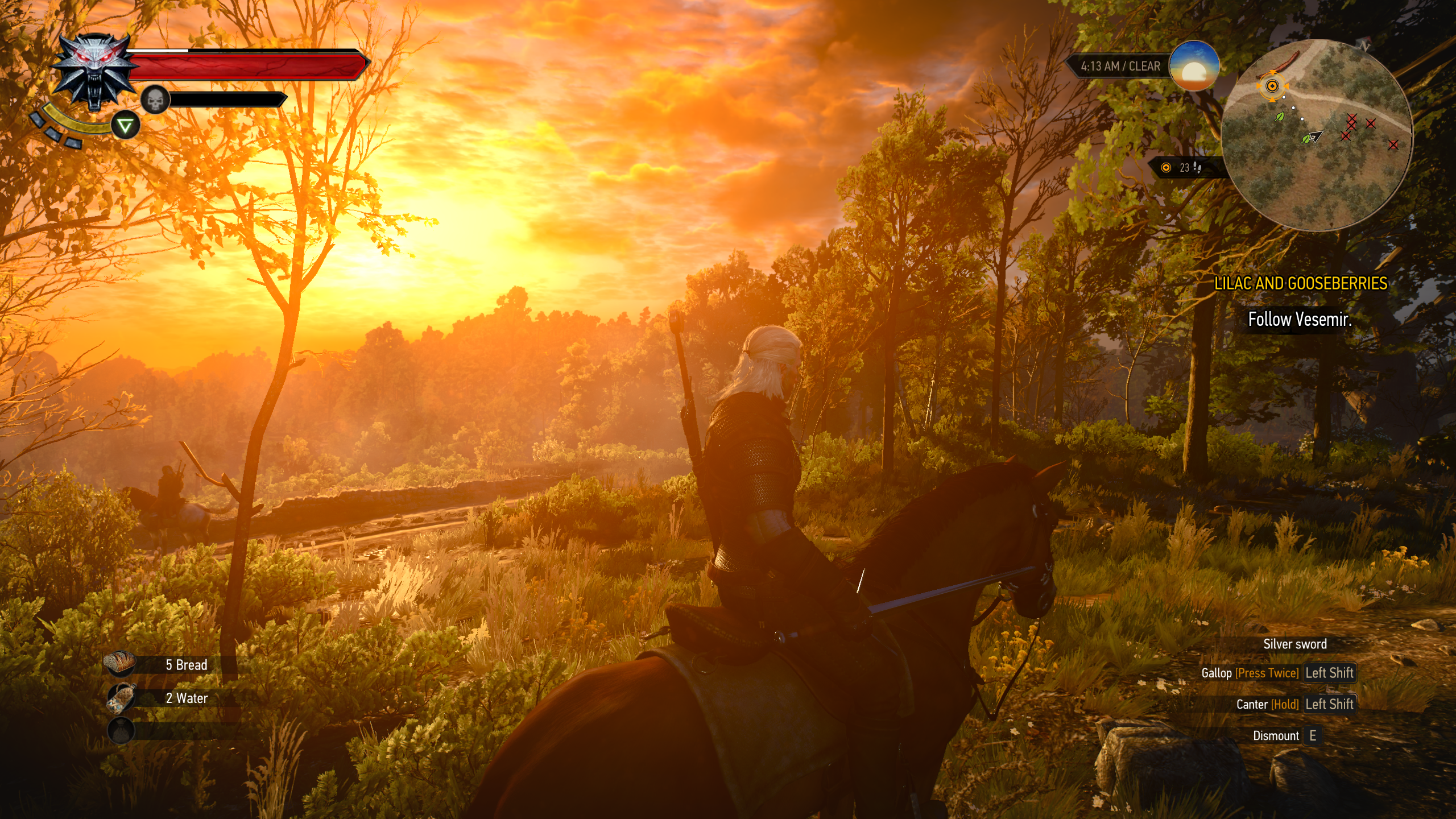Click the circular minimap
This screenshot has width=1456, height=819.
coord(1316,135)
